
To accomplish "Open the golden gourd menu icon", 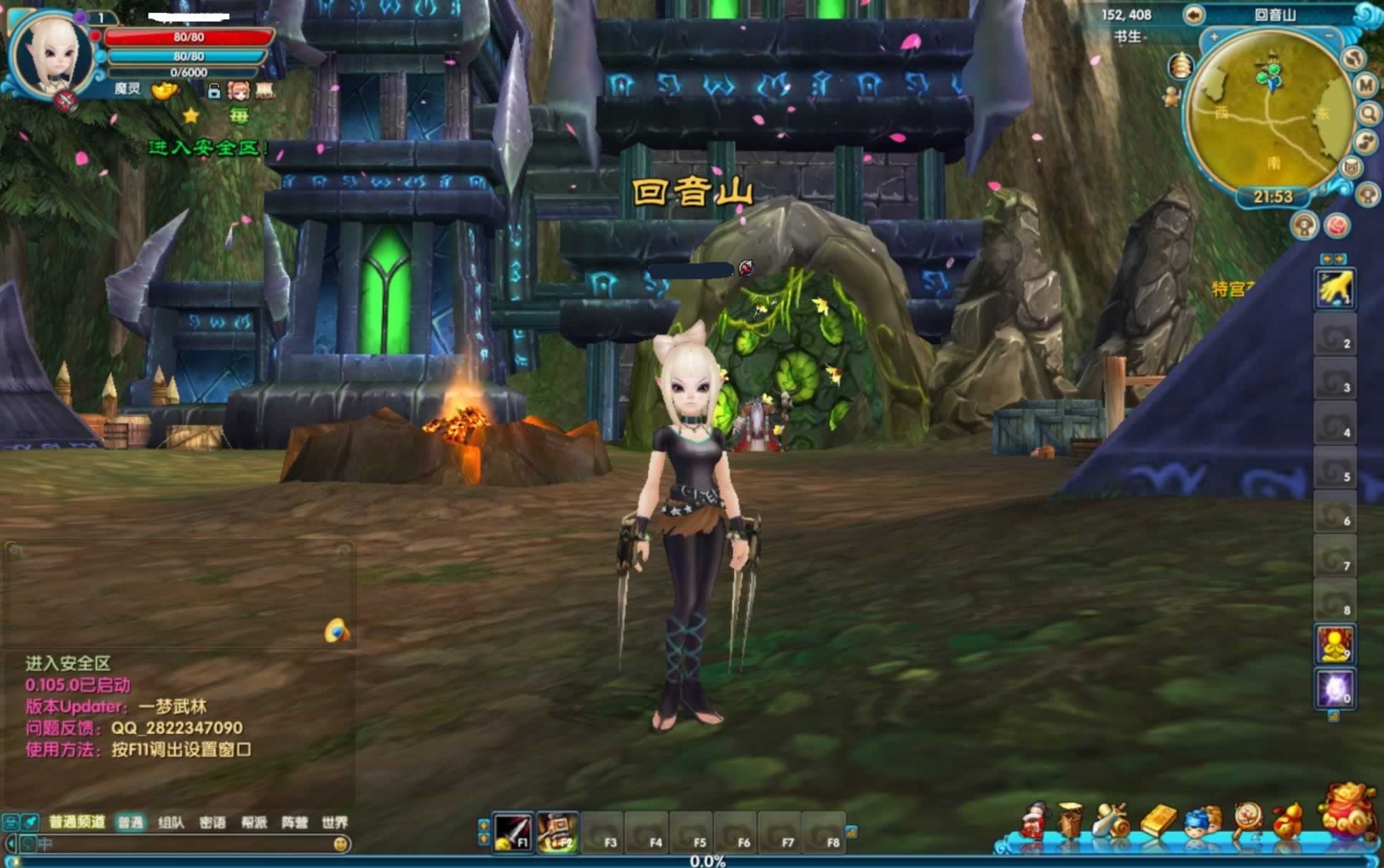I will click(x=1289, y=821).
